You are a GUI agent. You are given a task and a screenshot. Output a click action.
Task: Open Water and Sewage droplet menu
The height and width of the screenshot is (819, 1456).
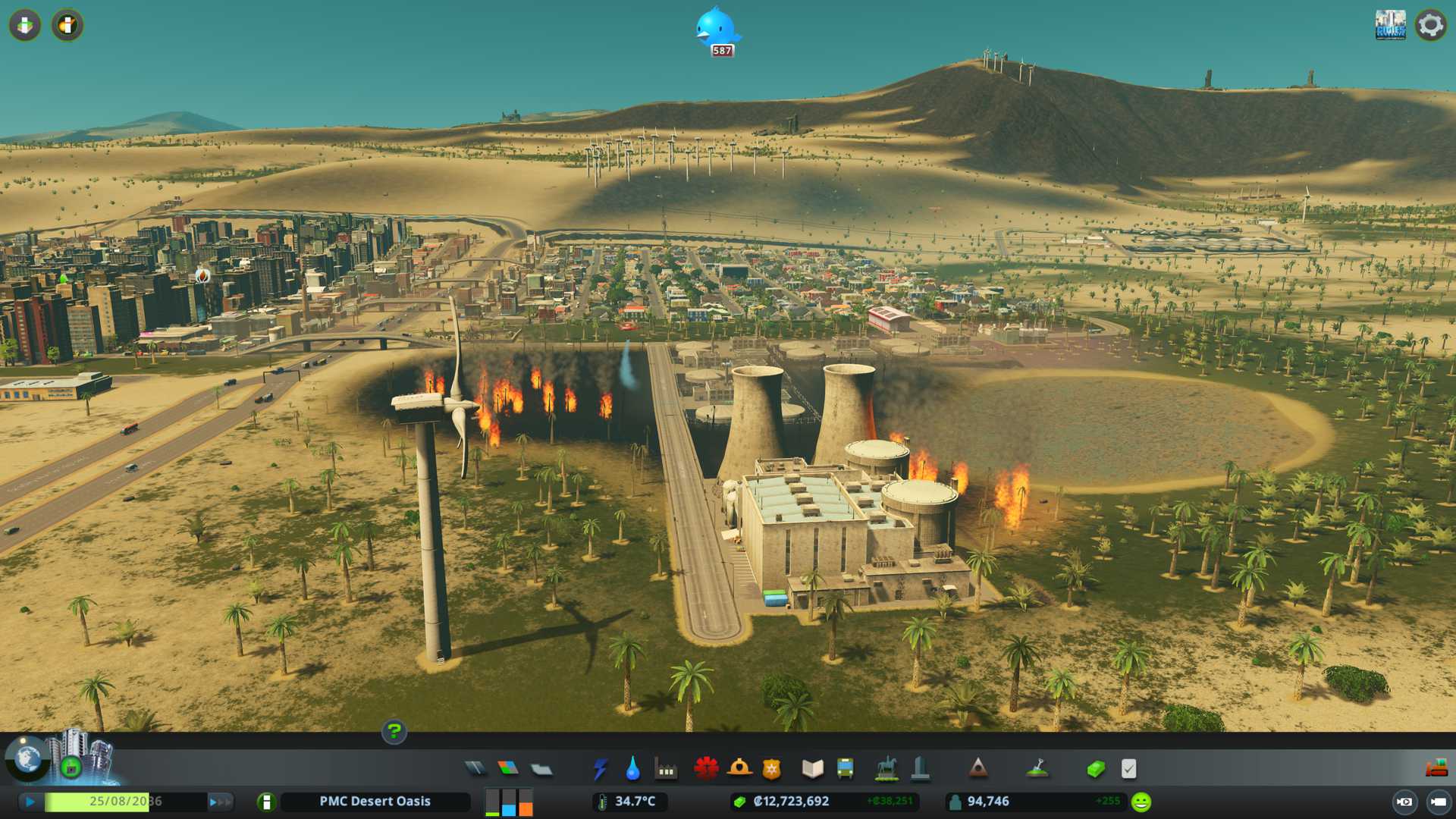pyautogui.click(x=632, y=769)
